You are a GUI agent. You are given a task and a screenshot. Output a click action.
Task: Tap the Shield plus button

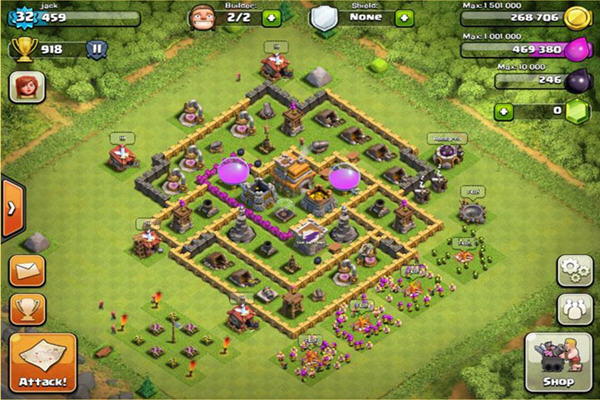click(x=404, y=18)
